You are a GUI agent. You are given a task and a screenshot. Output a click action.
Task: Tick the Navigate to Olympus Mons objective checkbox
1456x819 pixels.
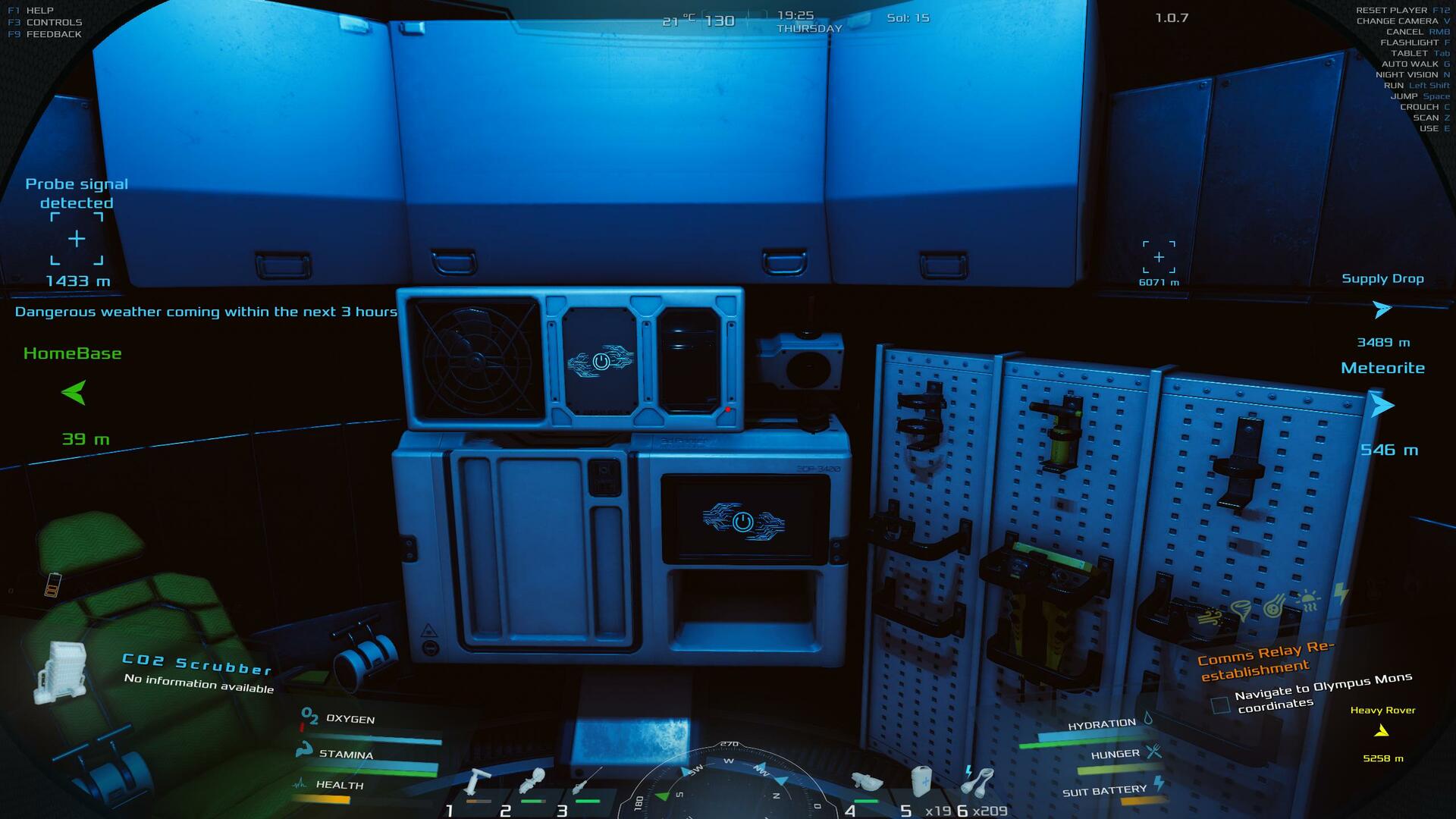point(1220,705)
